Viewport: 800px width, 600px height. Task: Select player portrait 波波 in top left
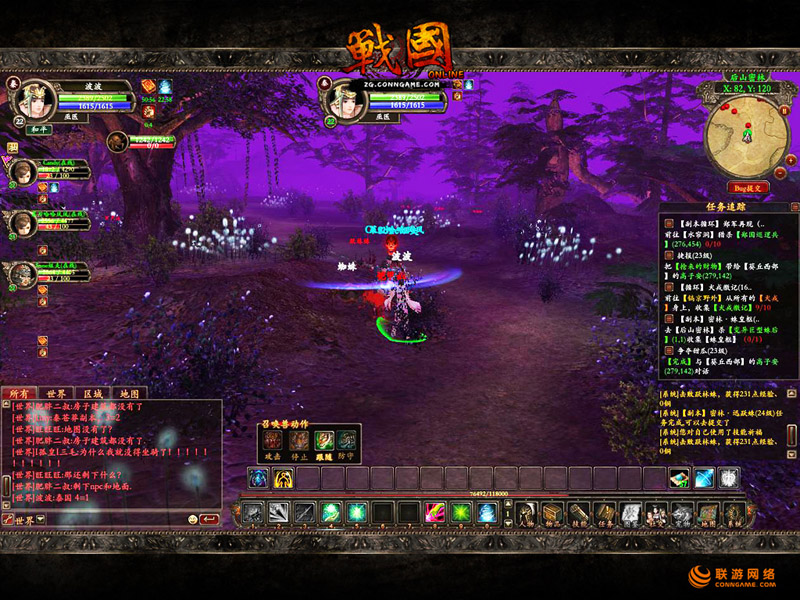point(36,99)
